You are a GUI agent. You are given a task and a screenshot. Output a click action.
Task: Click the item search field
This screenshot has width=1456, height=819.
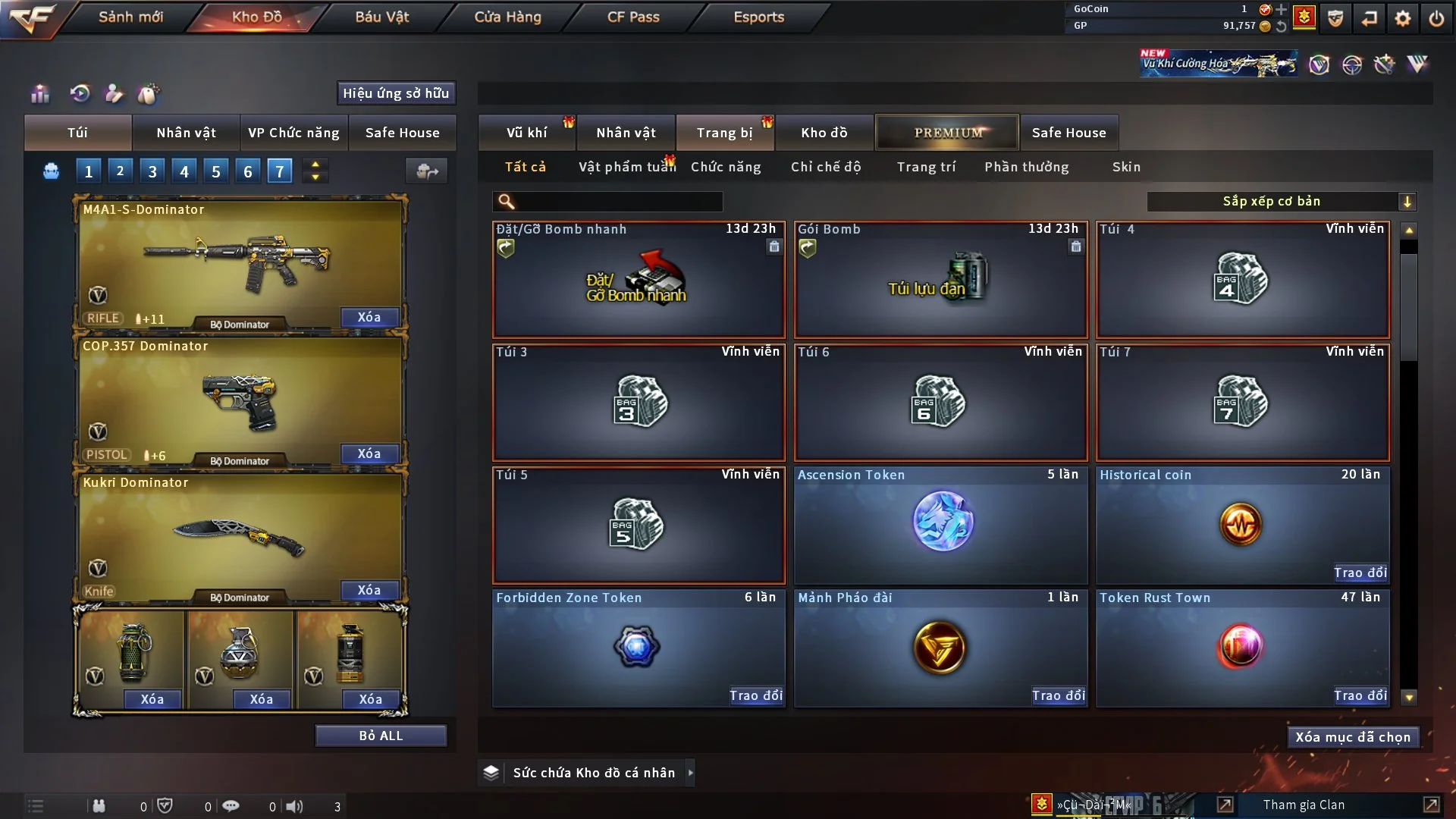coord(618,202)
